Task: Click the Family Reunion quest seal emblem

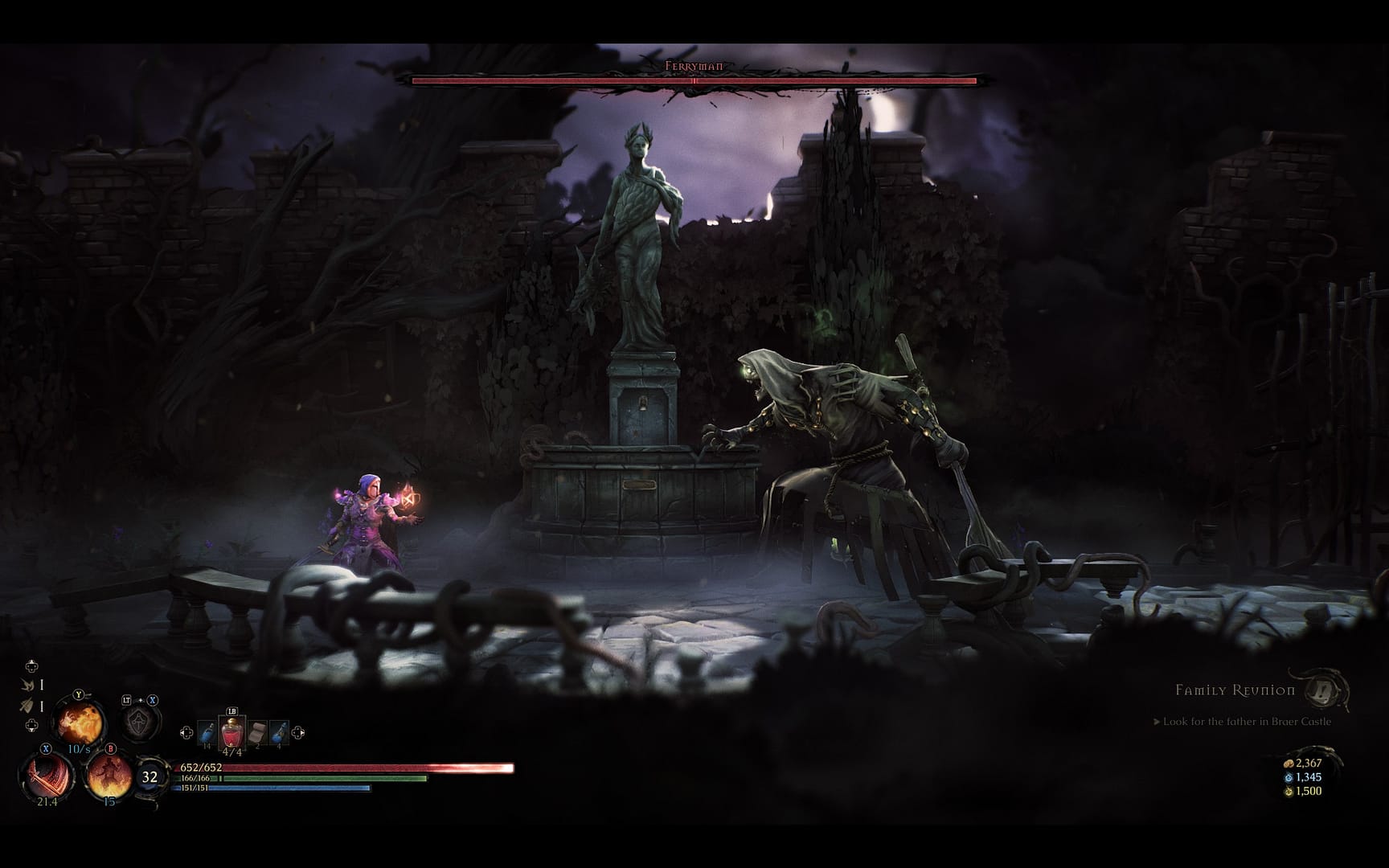Action: tap(1321, 693)
